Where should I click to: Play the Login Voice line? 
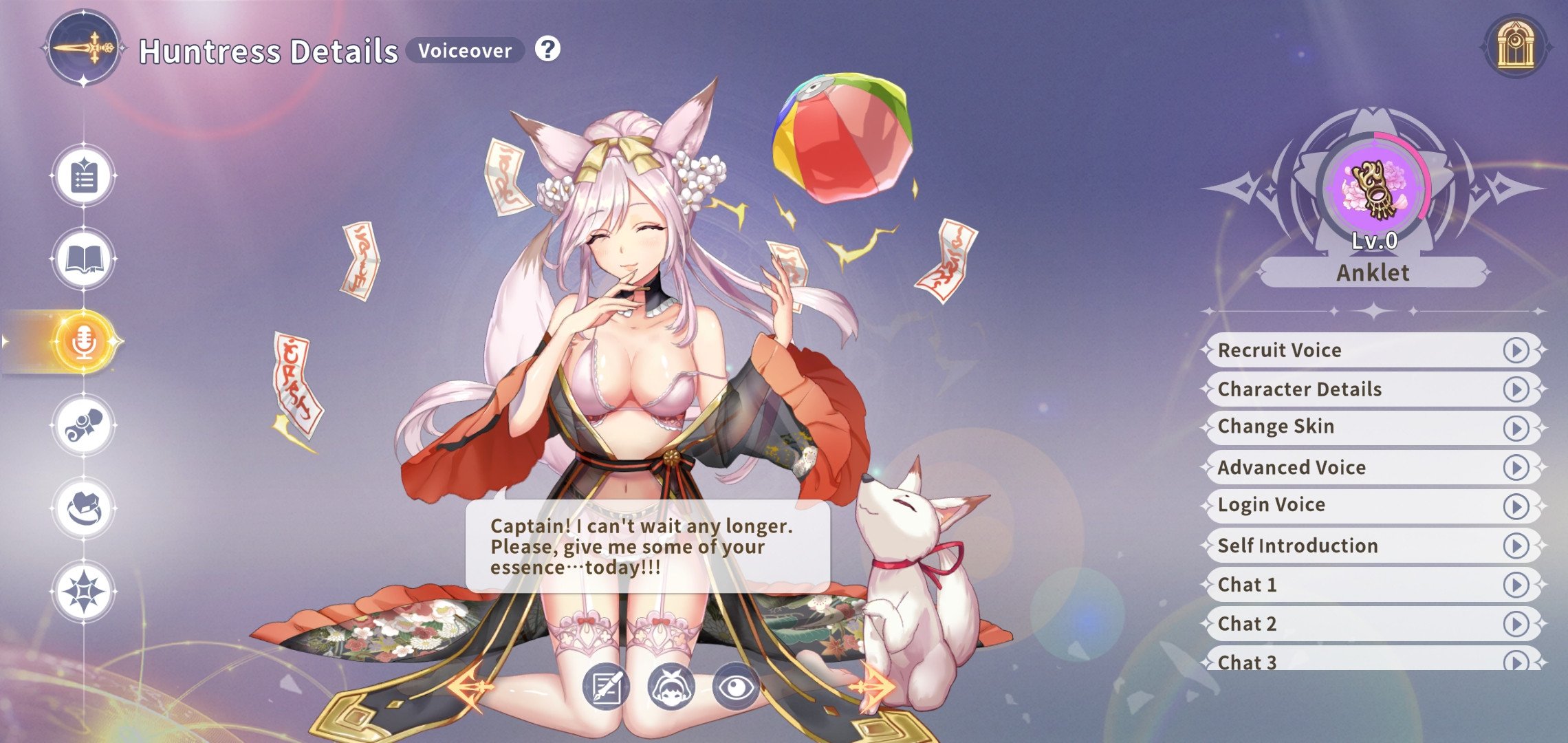[x=1515, y=506]
